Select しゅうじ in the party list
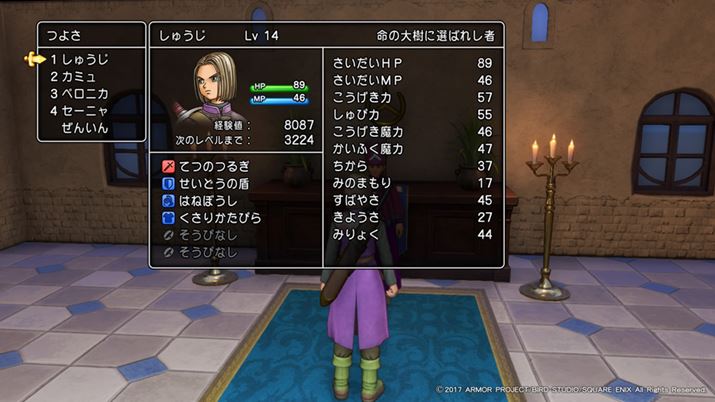Screen dimensions: 715x402 (84, 60)
